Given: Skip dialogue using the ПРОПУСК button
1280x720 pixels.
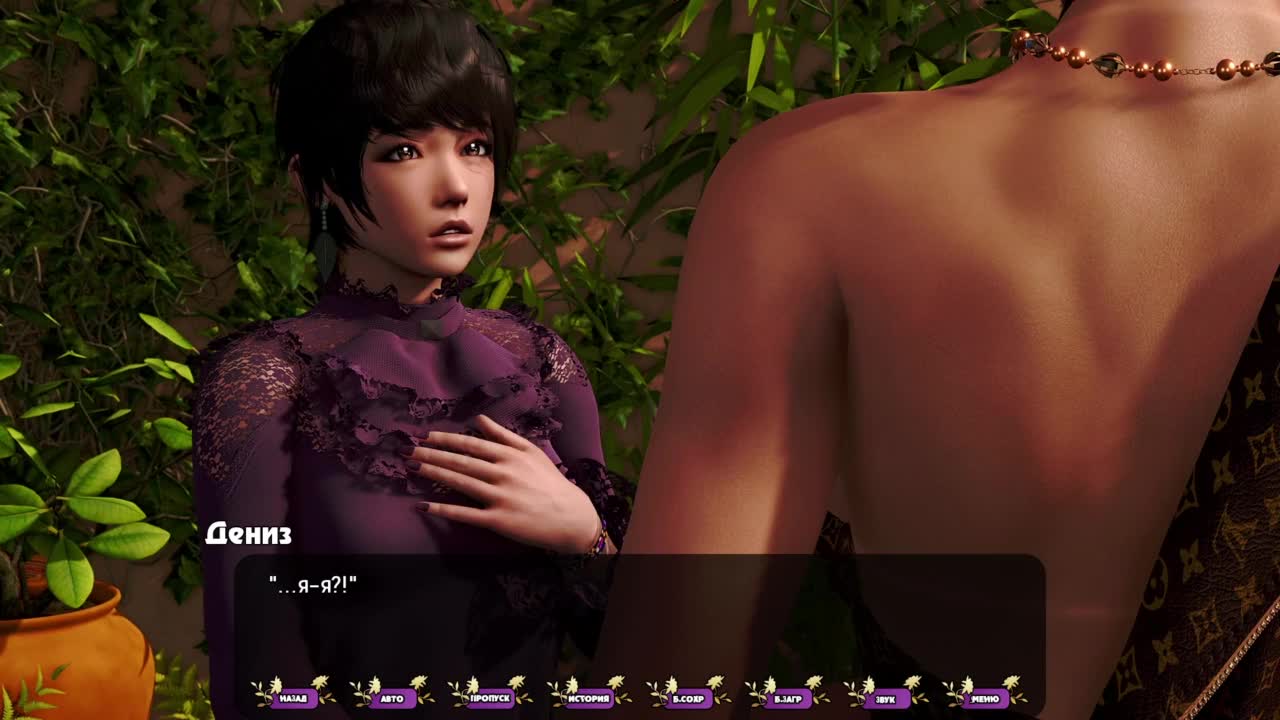Looking at the screenshot, I should 490,698.
